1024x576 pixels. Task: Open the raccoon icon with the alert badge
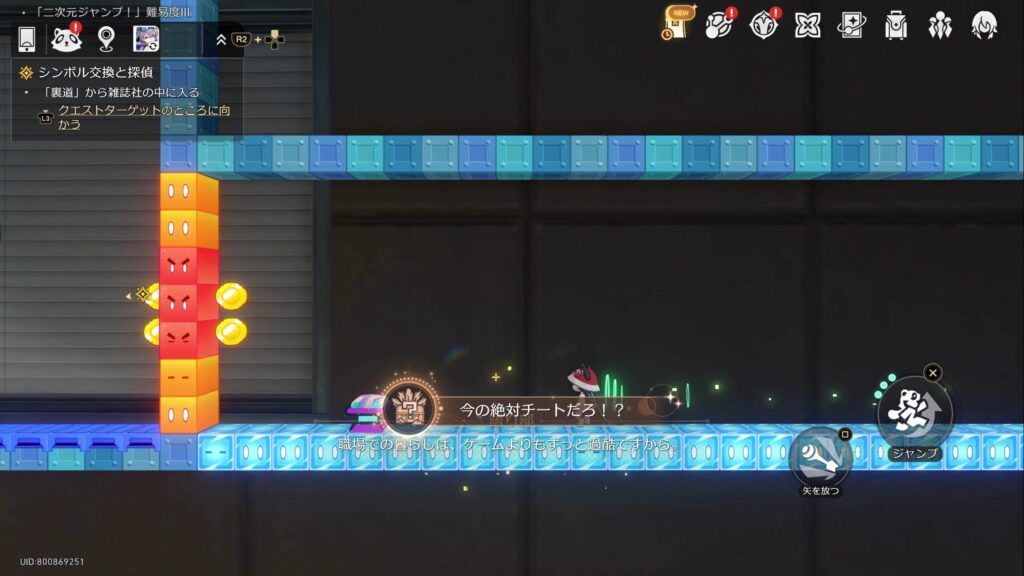point(66,39)
